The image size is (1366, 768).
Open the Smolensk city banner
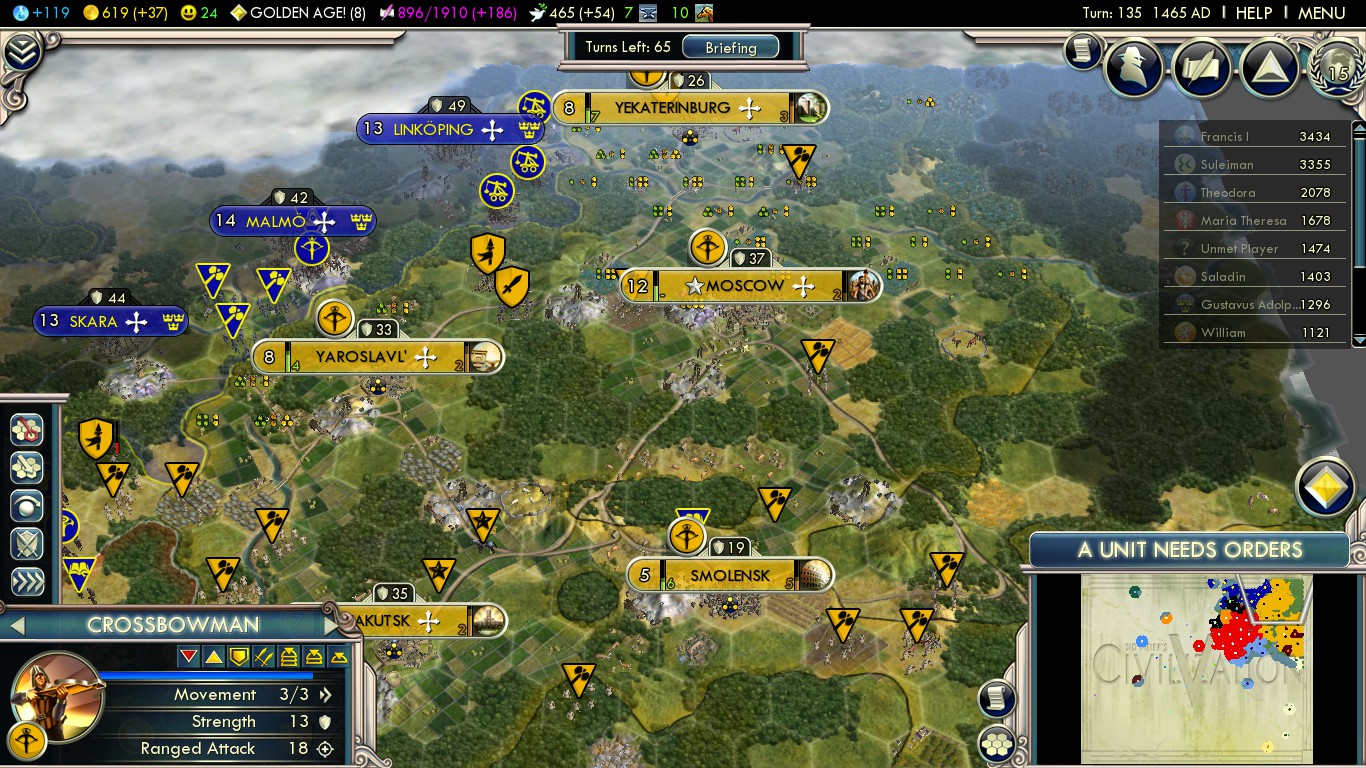pos(730,576)
